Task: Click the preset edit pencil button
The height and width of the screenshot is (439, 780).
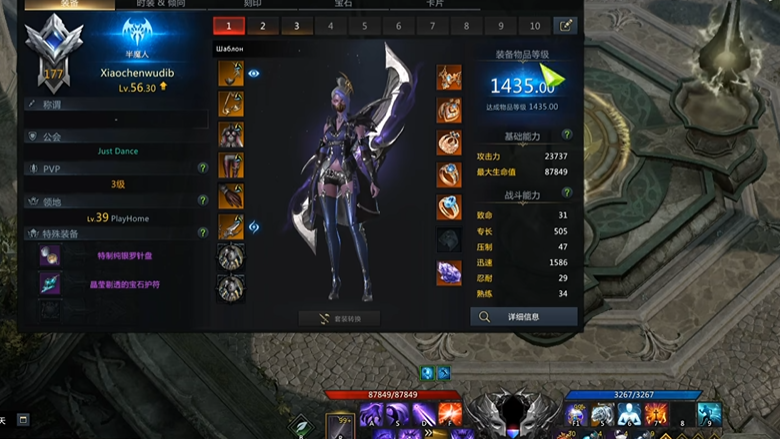Action: [566, 26]
